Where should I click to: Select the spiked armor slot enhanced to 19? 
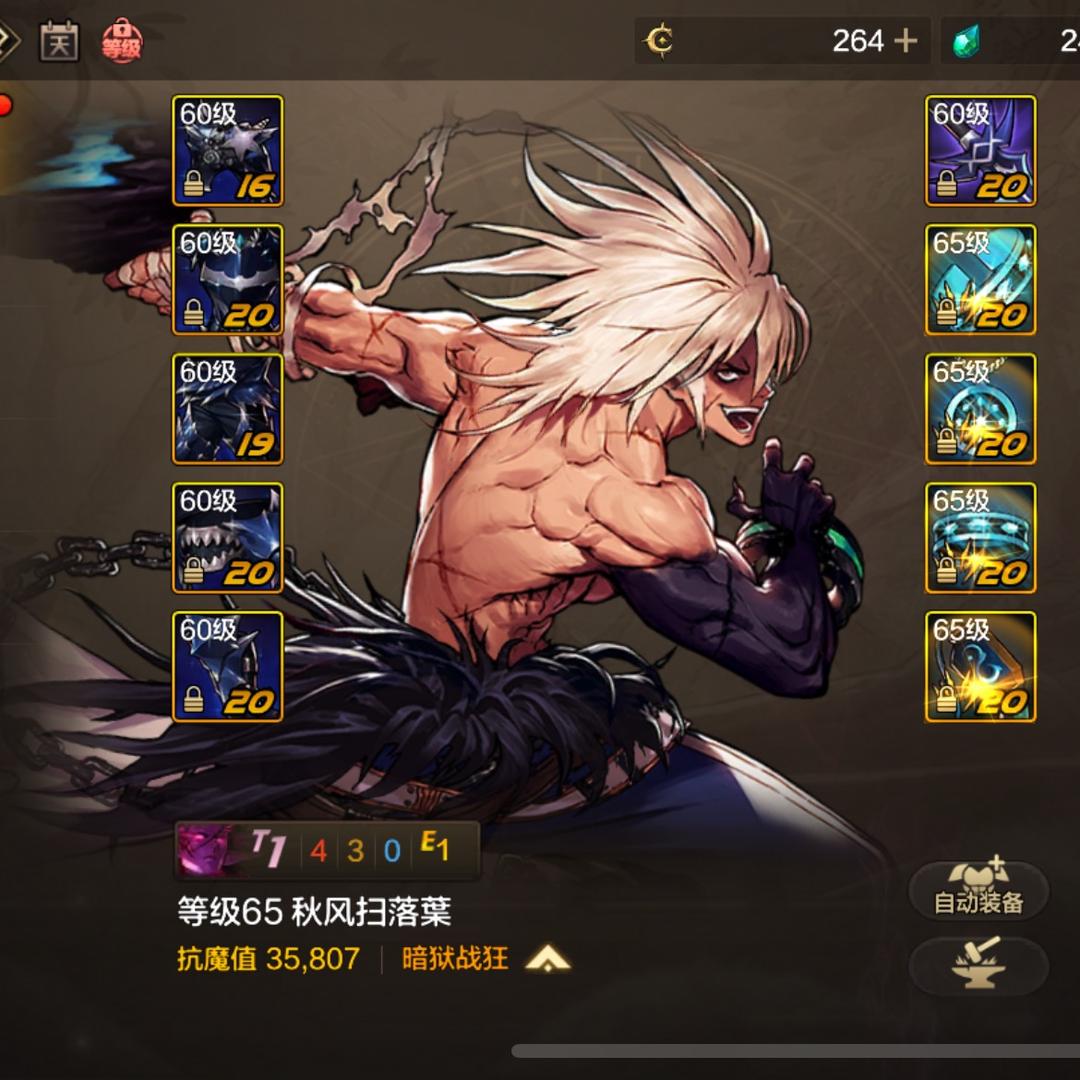228,409
